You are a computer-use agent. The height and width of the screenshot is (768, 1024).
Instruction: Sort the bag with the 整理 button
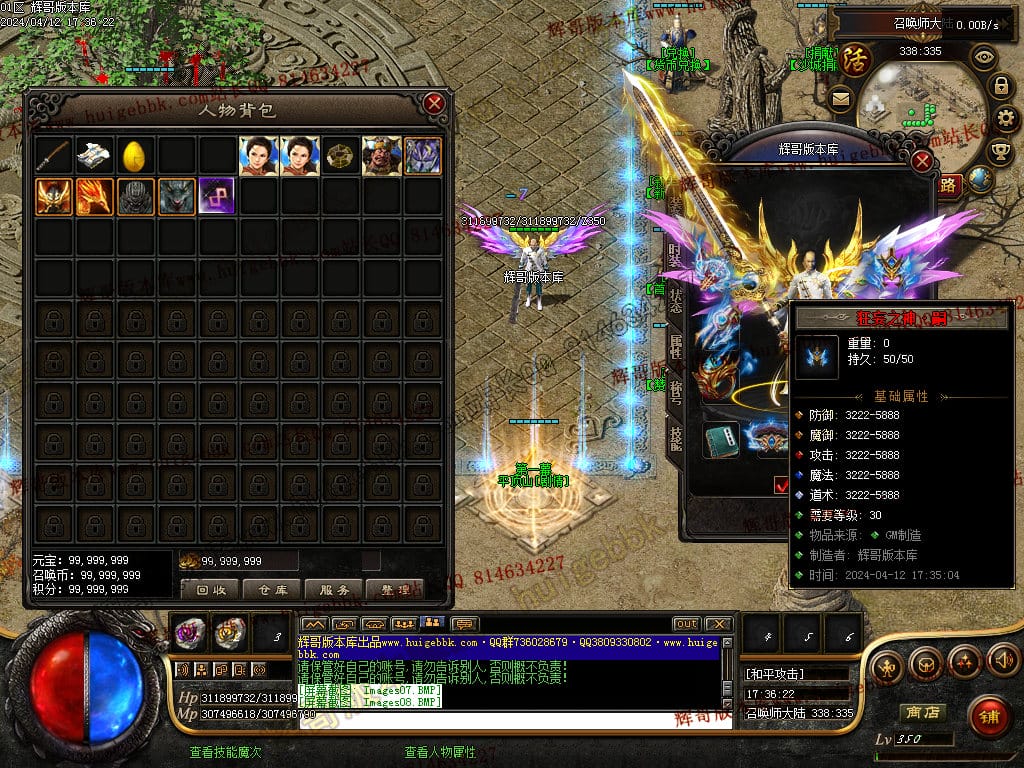(x=395, y=589)
